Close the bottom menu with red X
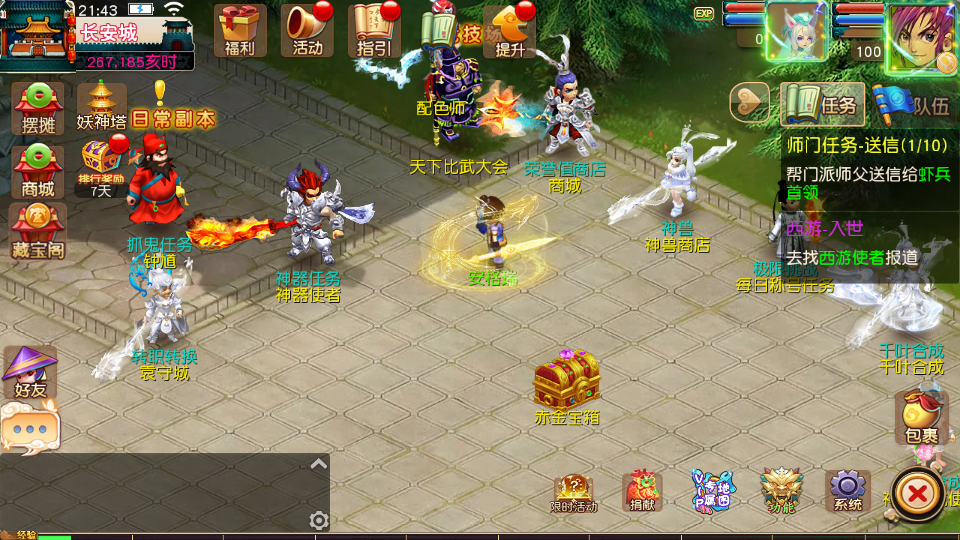Viewport: 960px width, 540px height. coord(915,494)
